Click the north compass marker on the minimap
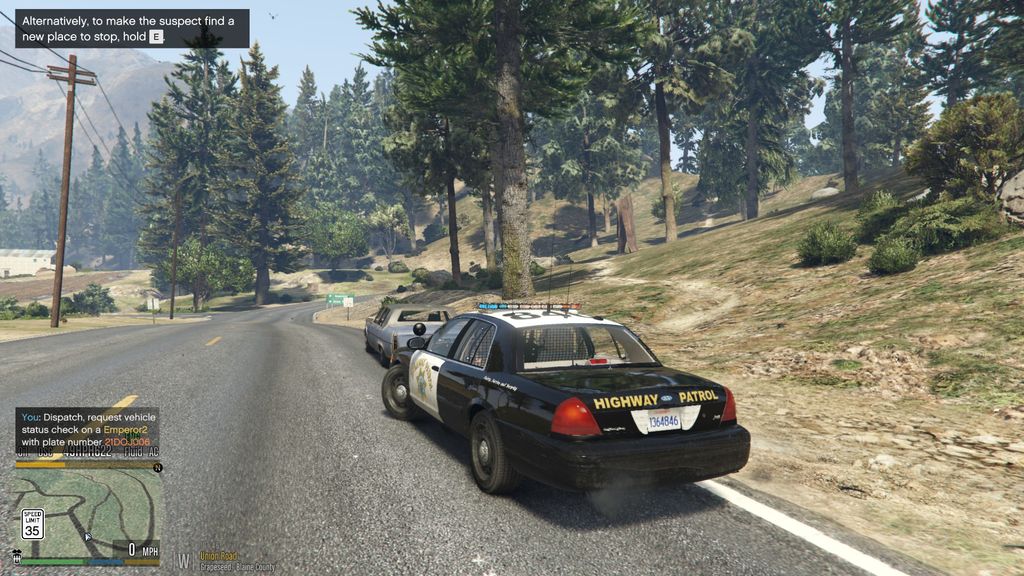Image resolution: width=1024 pixels, height=576 pixels. tap(157, 467)
